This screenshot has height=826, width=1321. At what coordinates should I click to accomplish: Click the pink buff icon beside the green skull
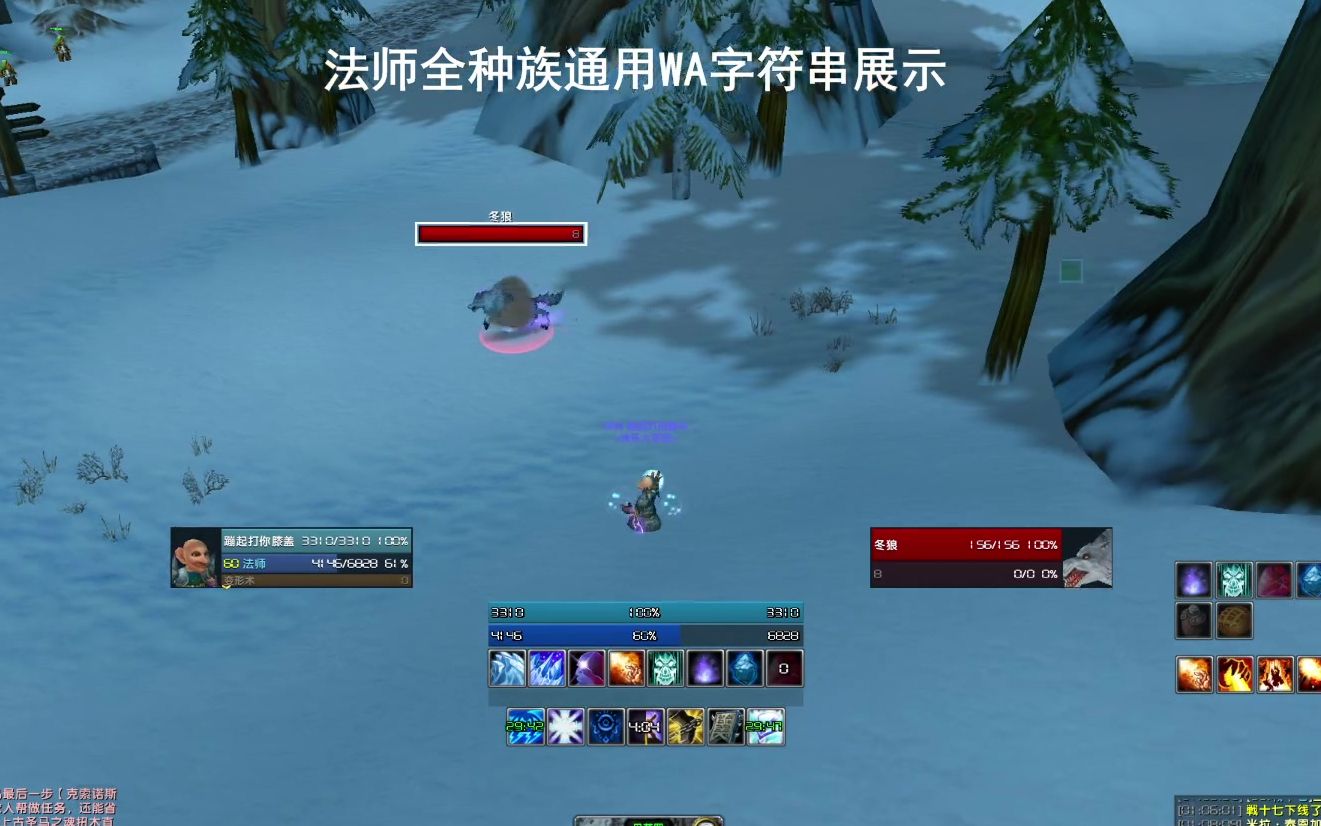1274,580
